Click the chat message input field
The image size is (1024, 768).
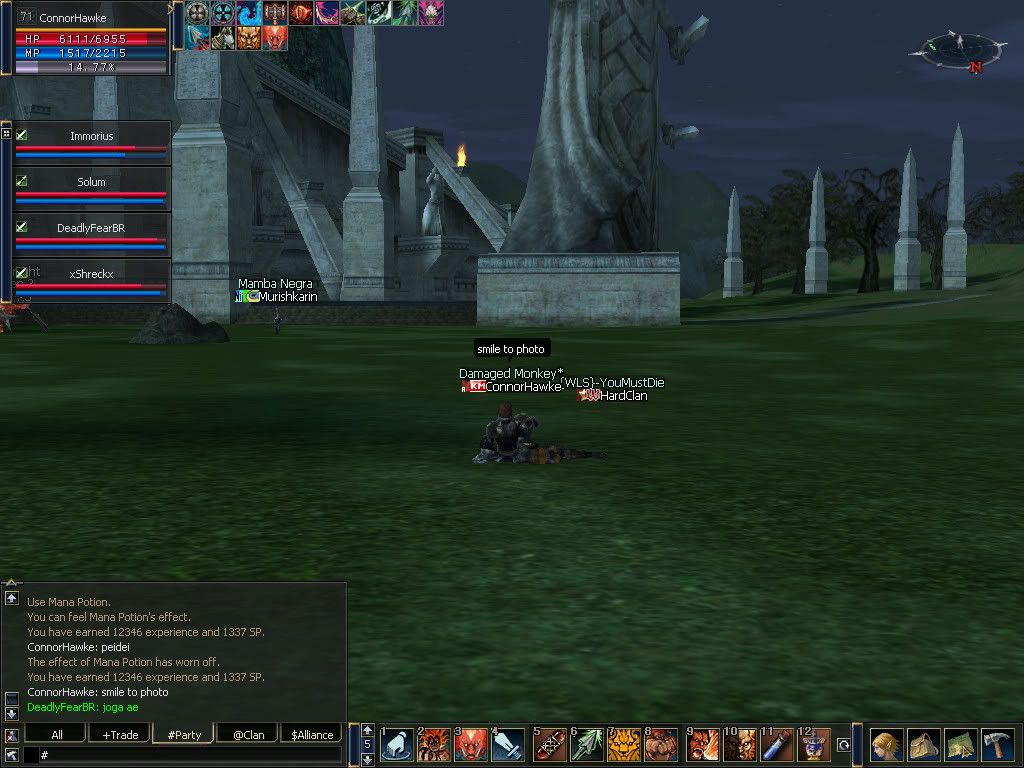pyautogui.click(x=190, y=755)
